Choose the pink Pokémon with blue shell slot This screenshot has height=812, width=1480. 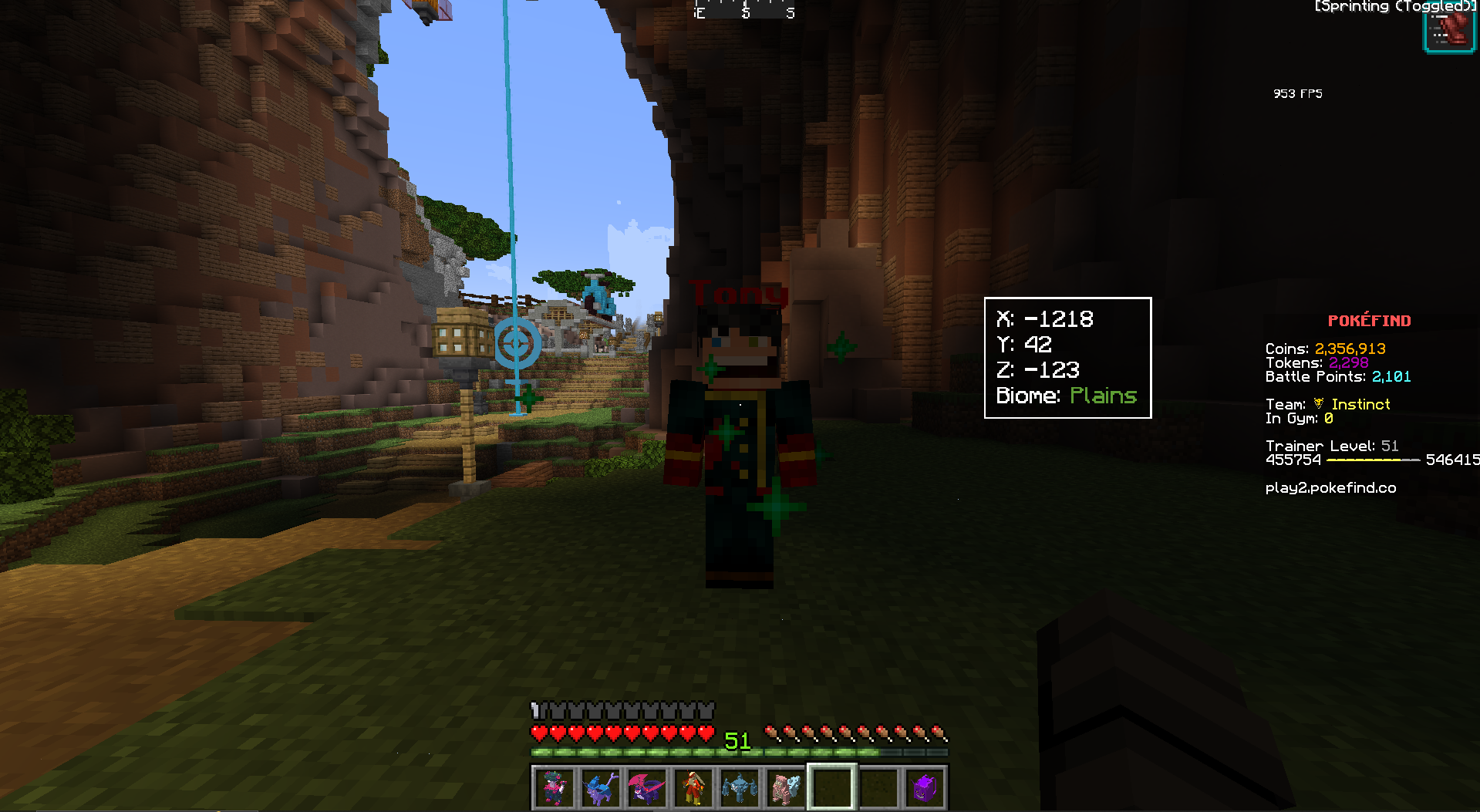click(786, 788)
